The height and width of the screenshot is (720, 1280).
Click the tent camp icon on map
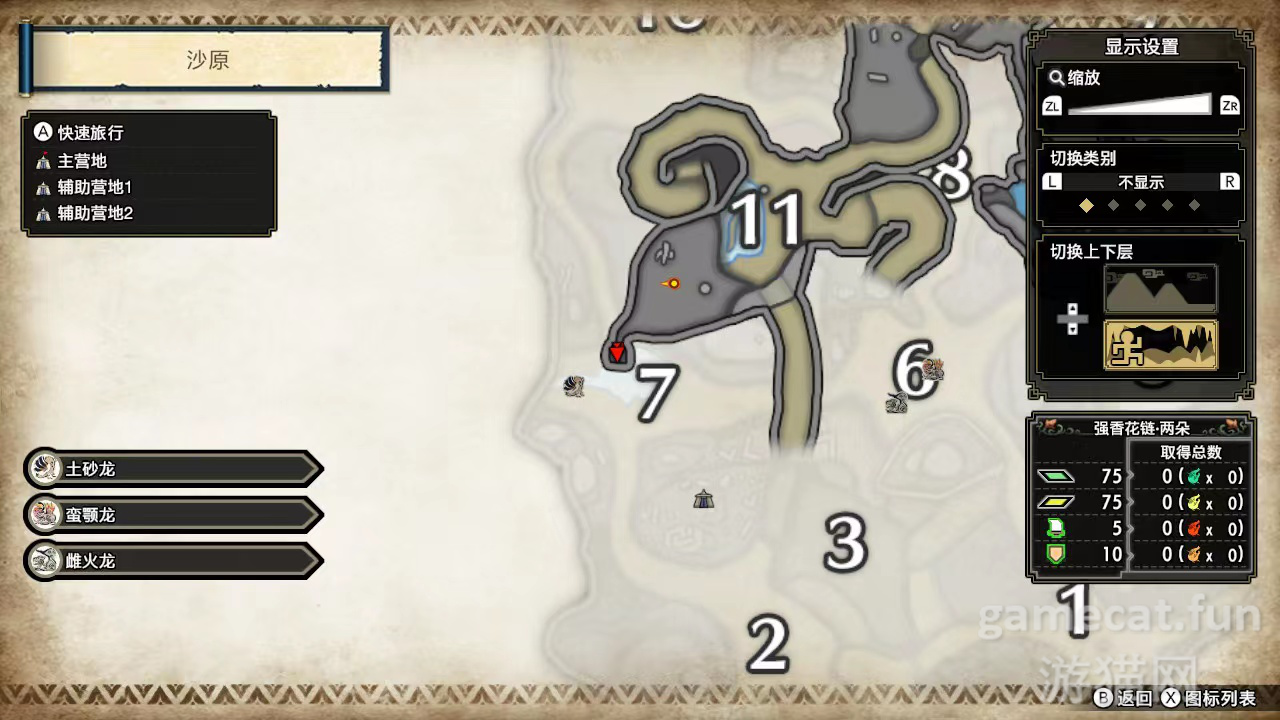click(704, 498)
